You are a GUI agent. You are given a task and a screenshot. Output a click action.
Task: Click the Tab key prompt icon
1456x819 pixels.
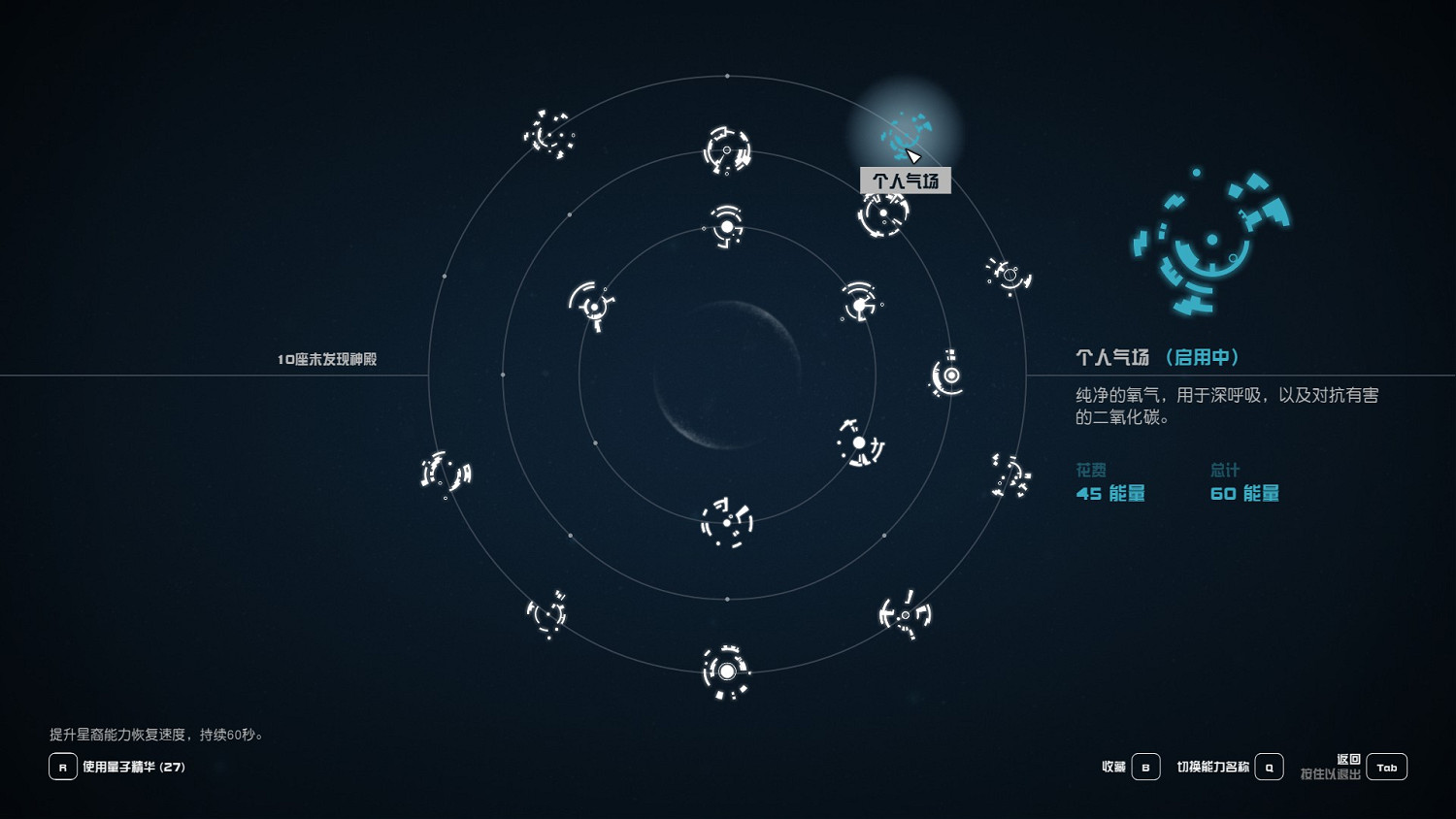(1386, 767)
